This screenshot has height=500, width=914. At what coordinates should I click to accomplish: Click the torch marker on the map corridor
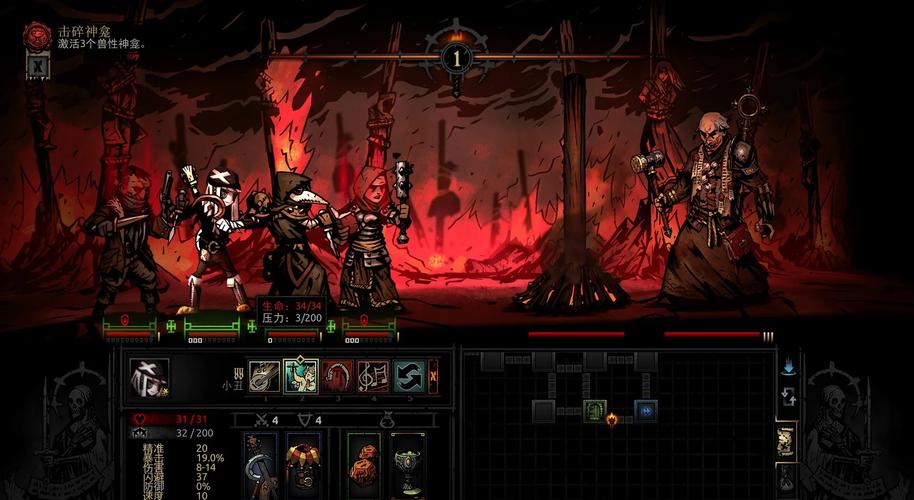[x=612, y=419]
